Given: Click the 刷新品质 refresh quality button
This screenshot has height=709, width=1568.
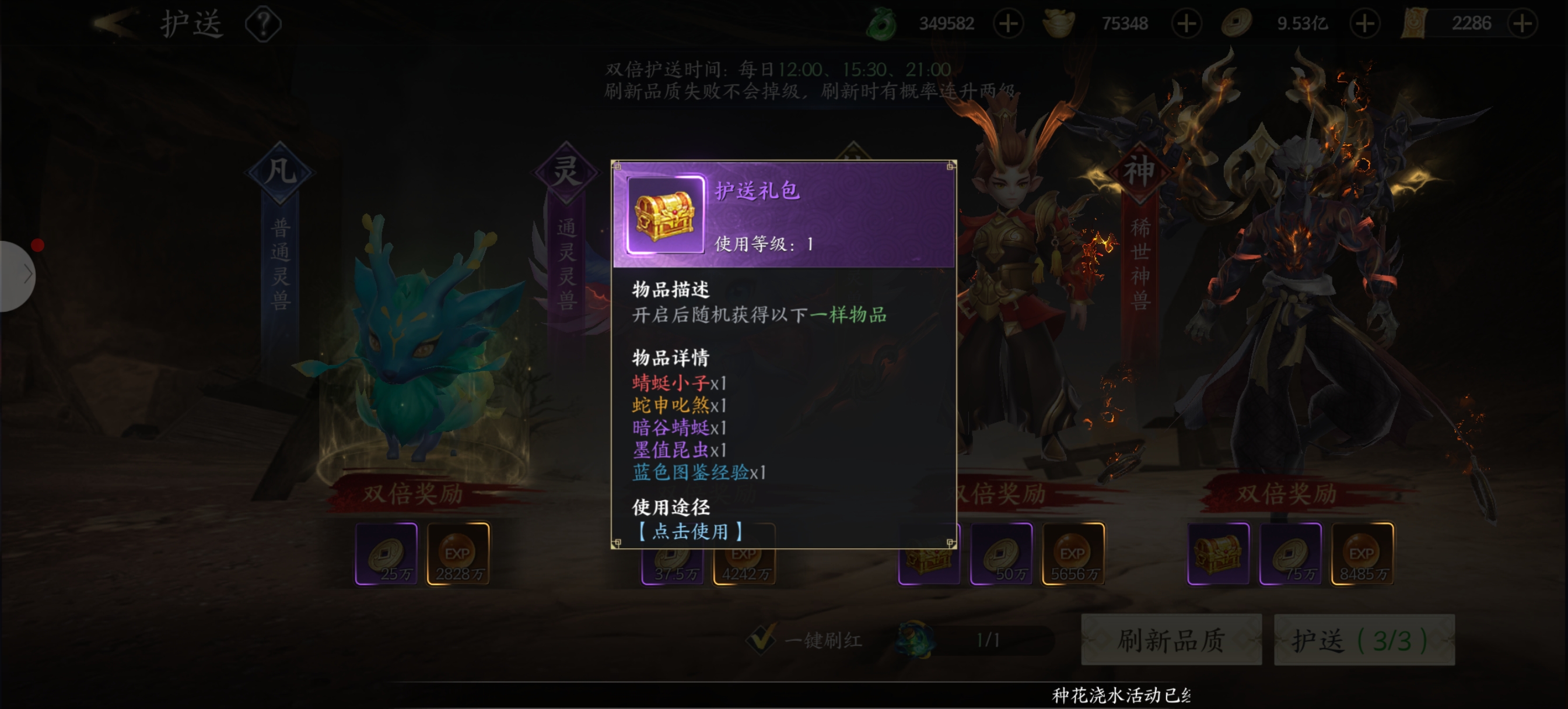Looking at the screenshot, I should 1171,640.
